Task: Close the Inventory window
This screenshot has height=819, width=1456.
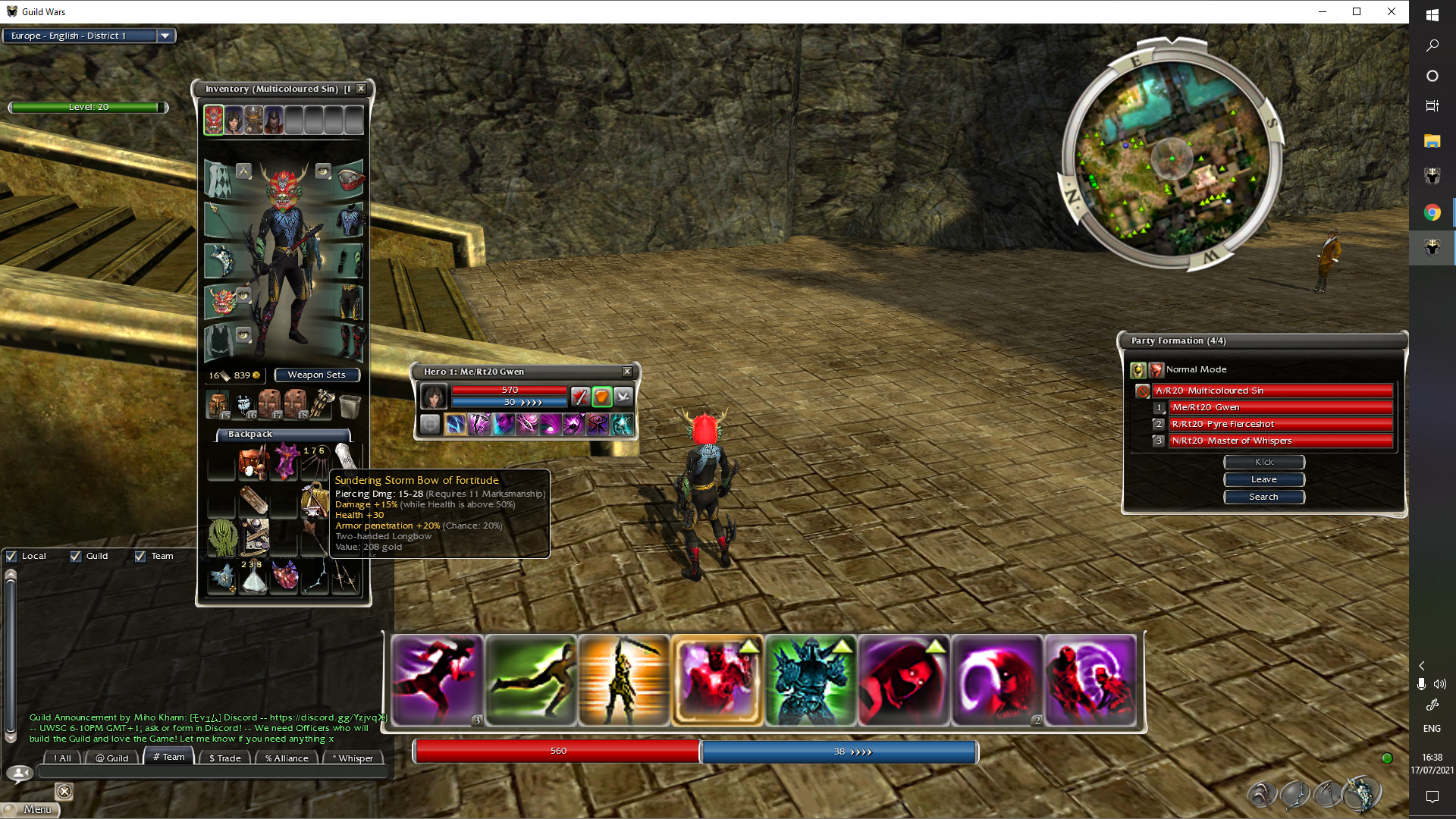Action: point(362,89)
